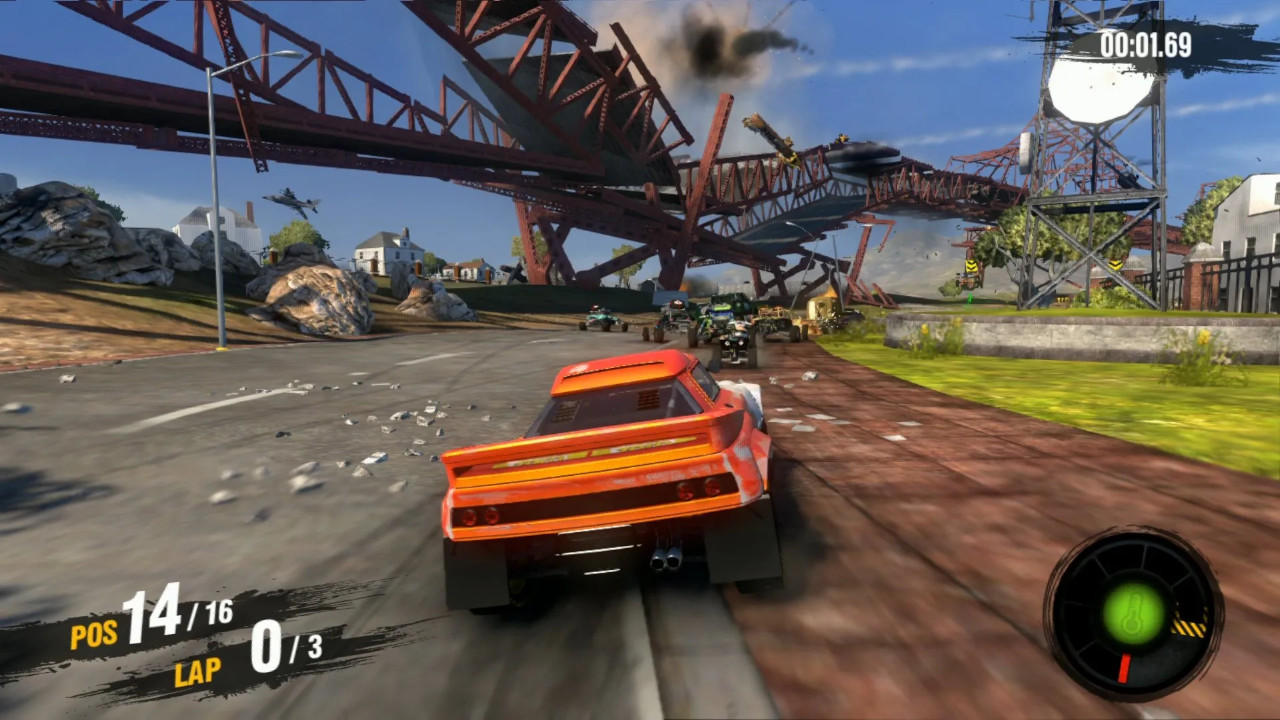
Task: Click the yellow hazard stripes on the boost gauge
Action: [x=1188, y=626]
